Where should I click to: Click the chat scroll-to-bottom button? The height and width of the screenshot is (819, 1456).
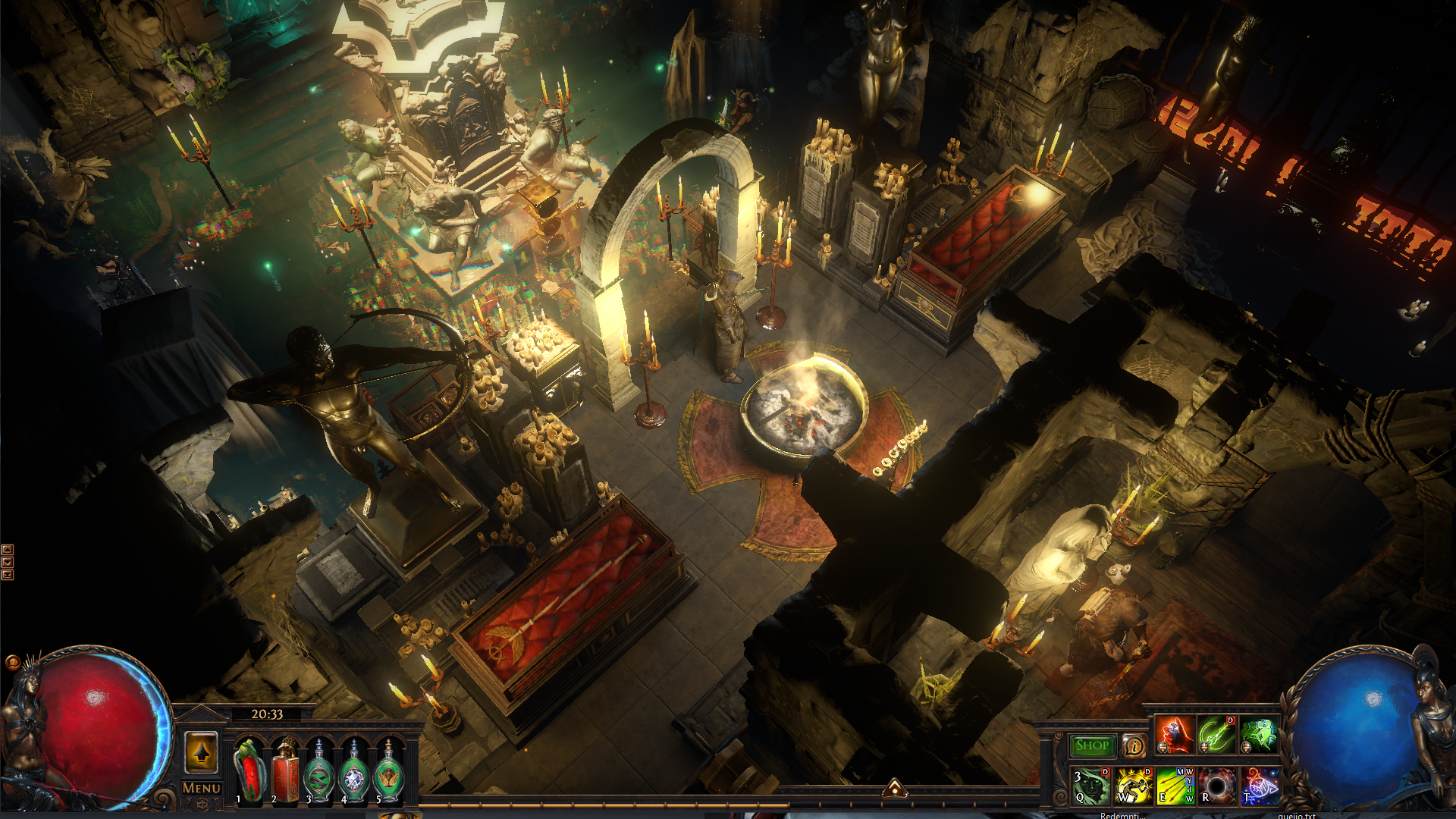tap(8, 575)
